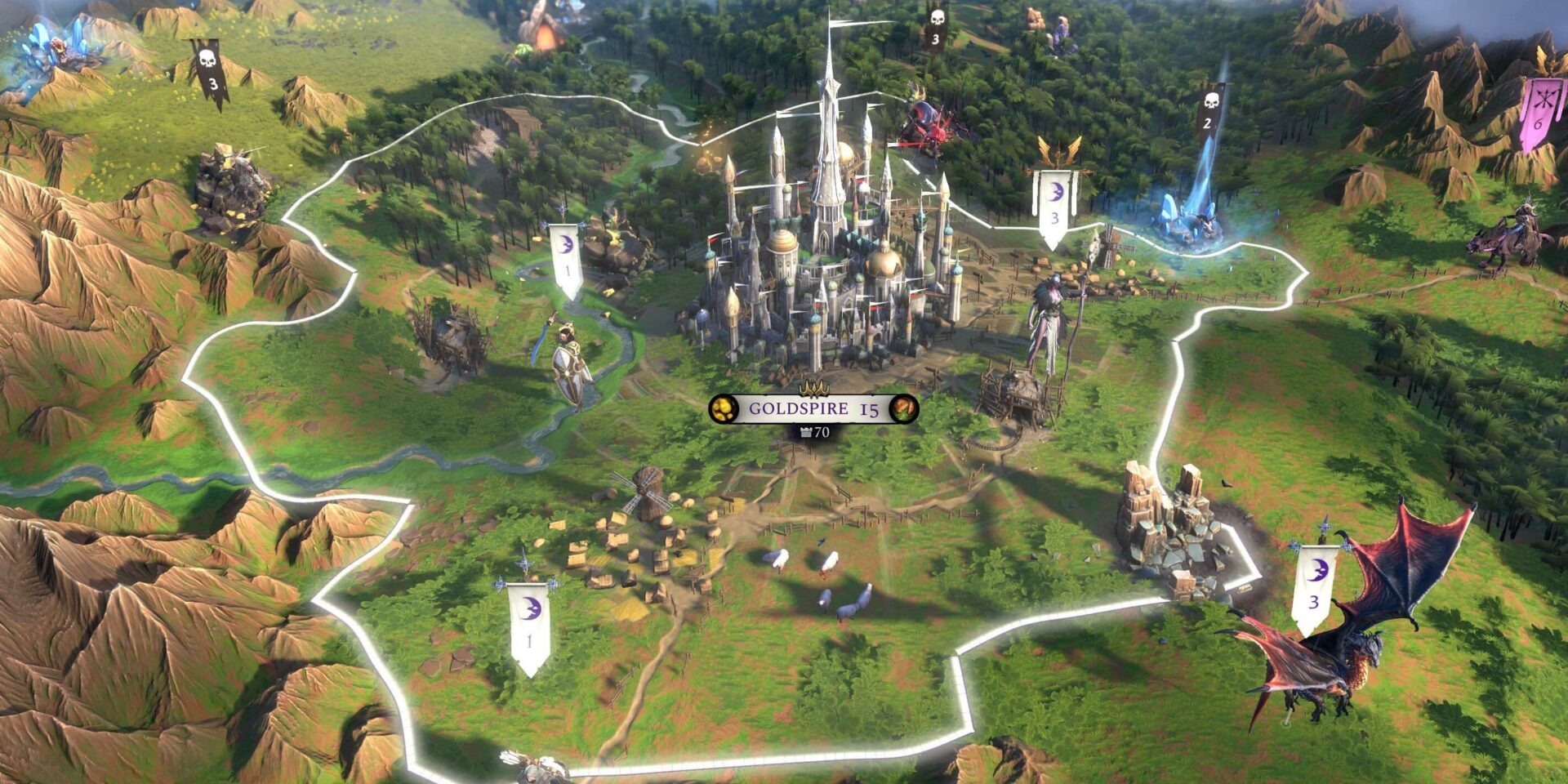
Task: Select the gold-winged moon banner numbered 3
Action: click(1054, 204)
